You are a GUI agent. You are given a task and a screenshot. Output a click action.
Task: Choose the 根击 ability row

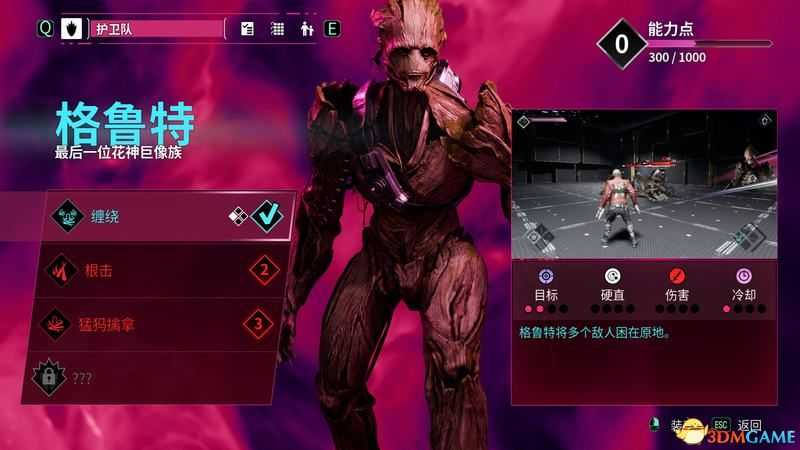click(x=160, y=269)
